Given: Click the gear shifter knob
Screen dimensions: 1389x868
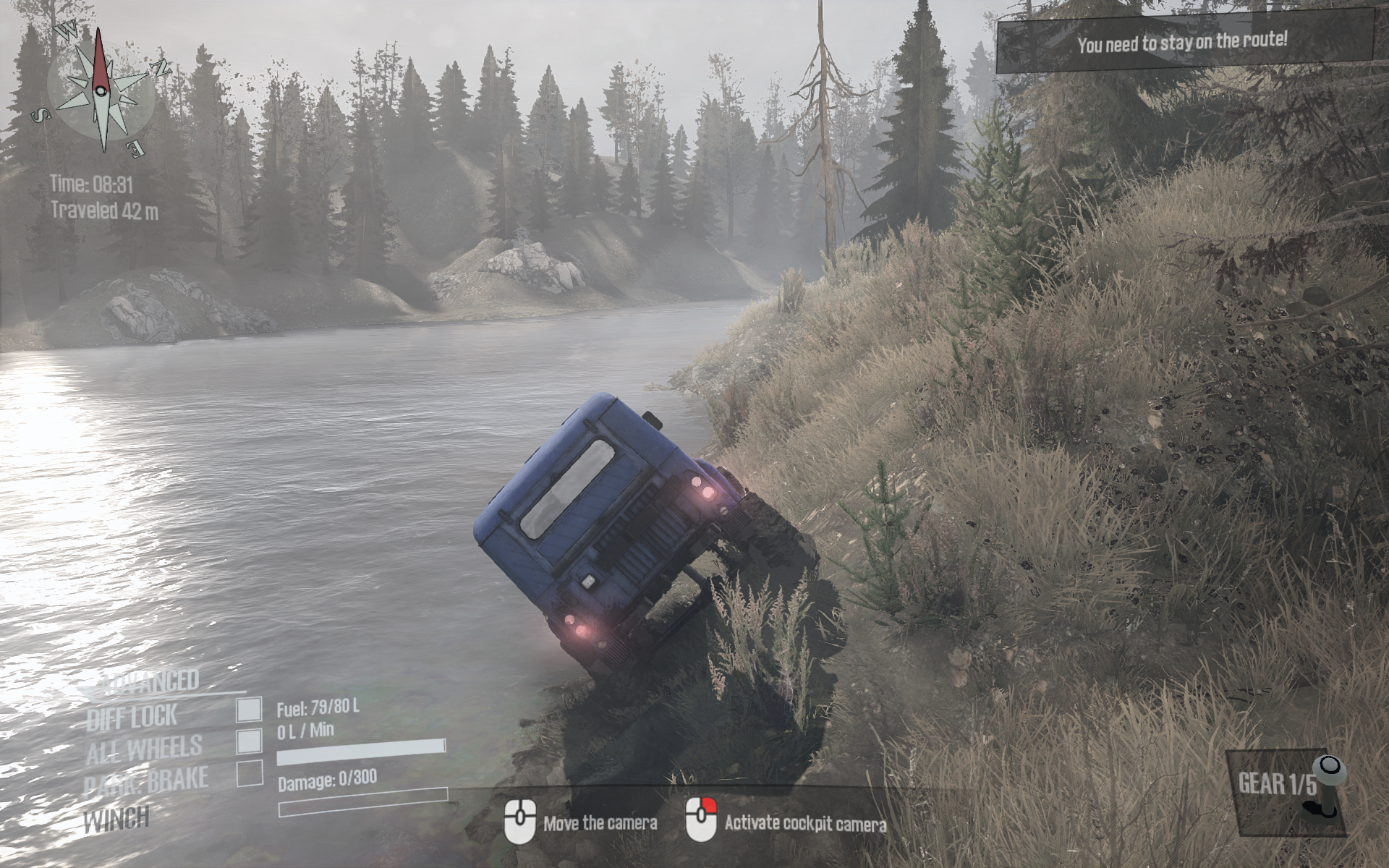Looking at the screenshot, I should coord(1329,770).
